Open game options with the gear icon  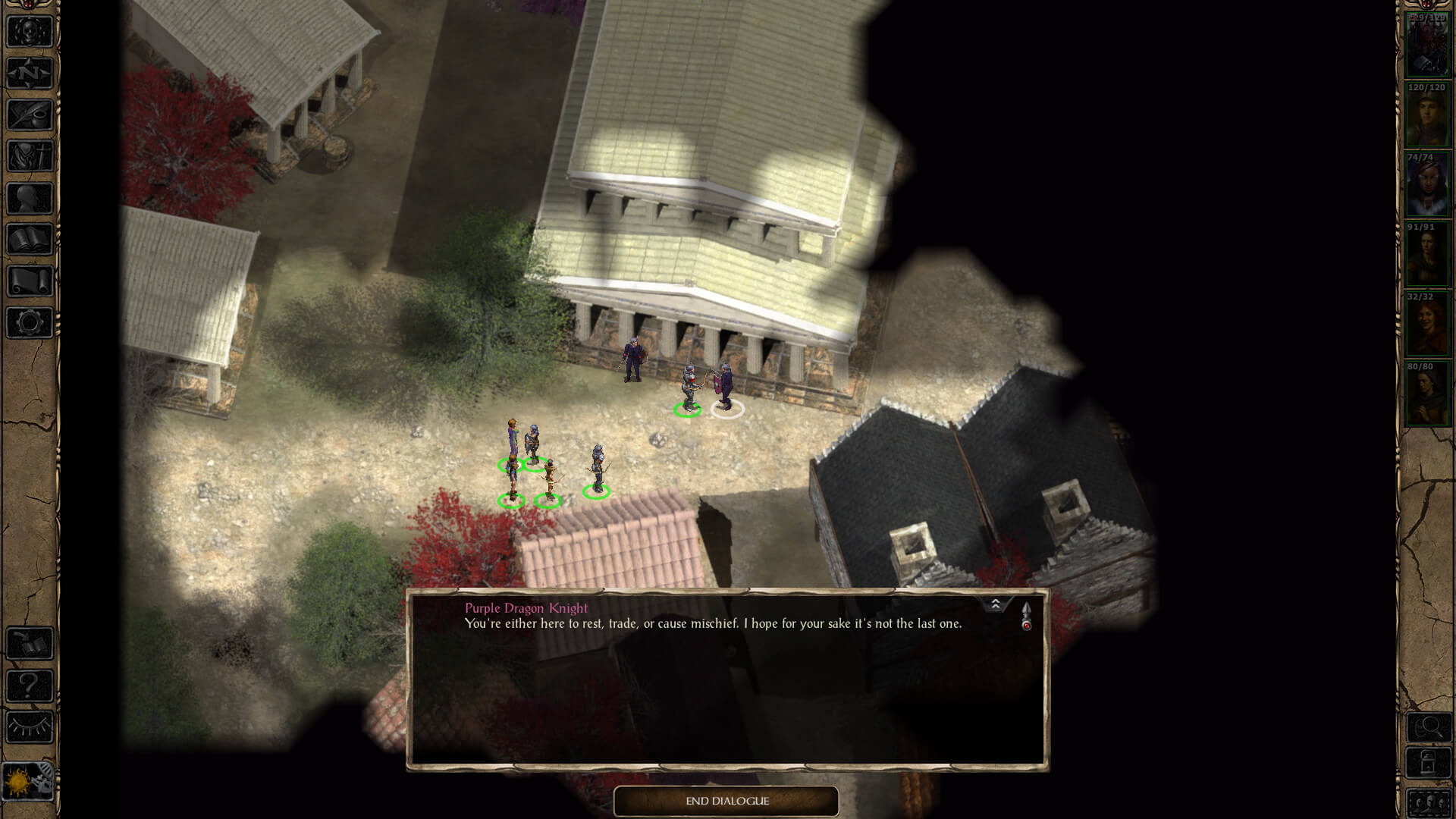click(30, 323)
